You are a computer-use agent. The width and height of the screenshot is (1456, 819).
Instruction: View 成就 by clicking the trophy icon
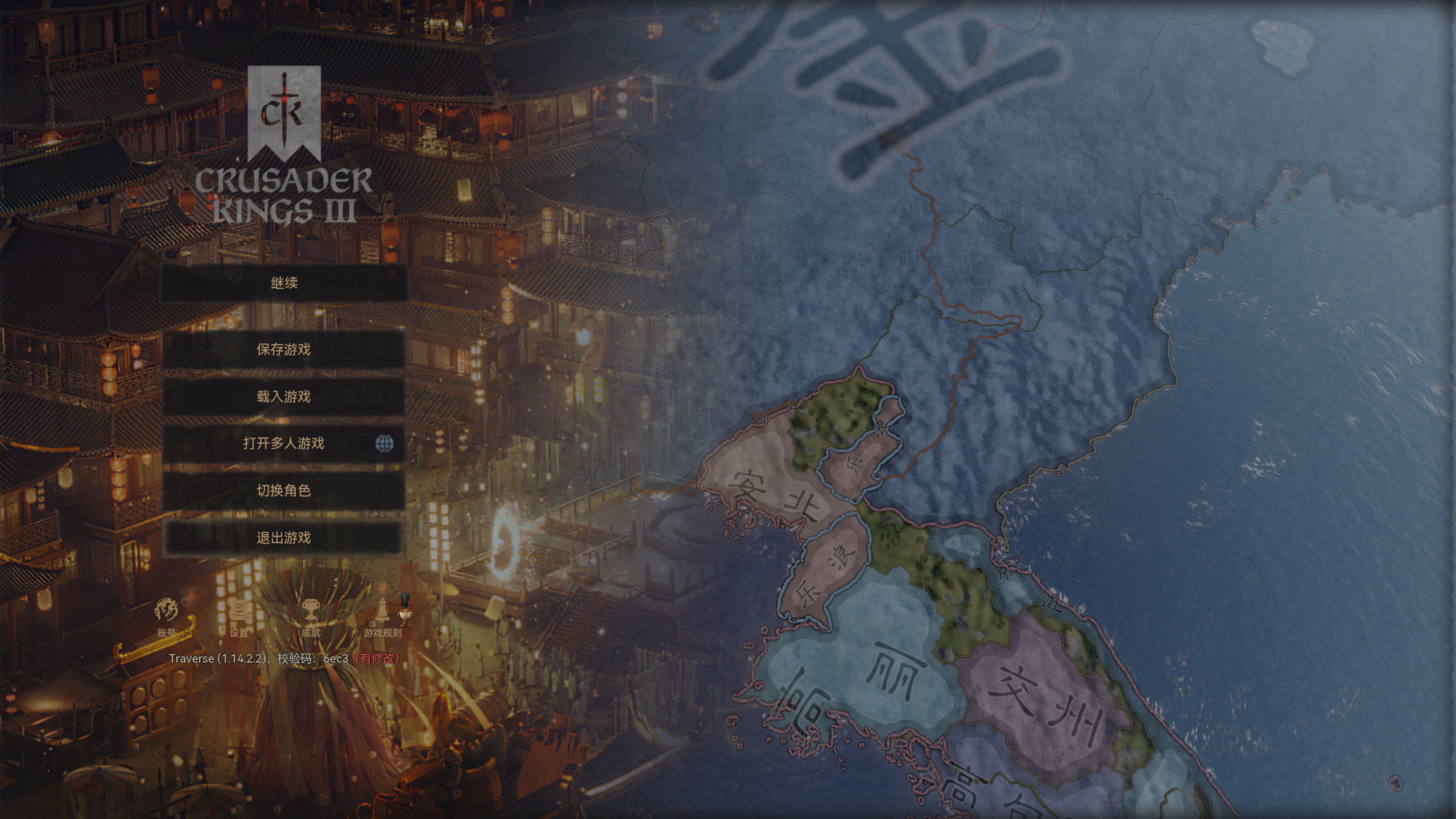311,610
